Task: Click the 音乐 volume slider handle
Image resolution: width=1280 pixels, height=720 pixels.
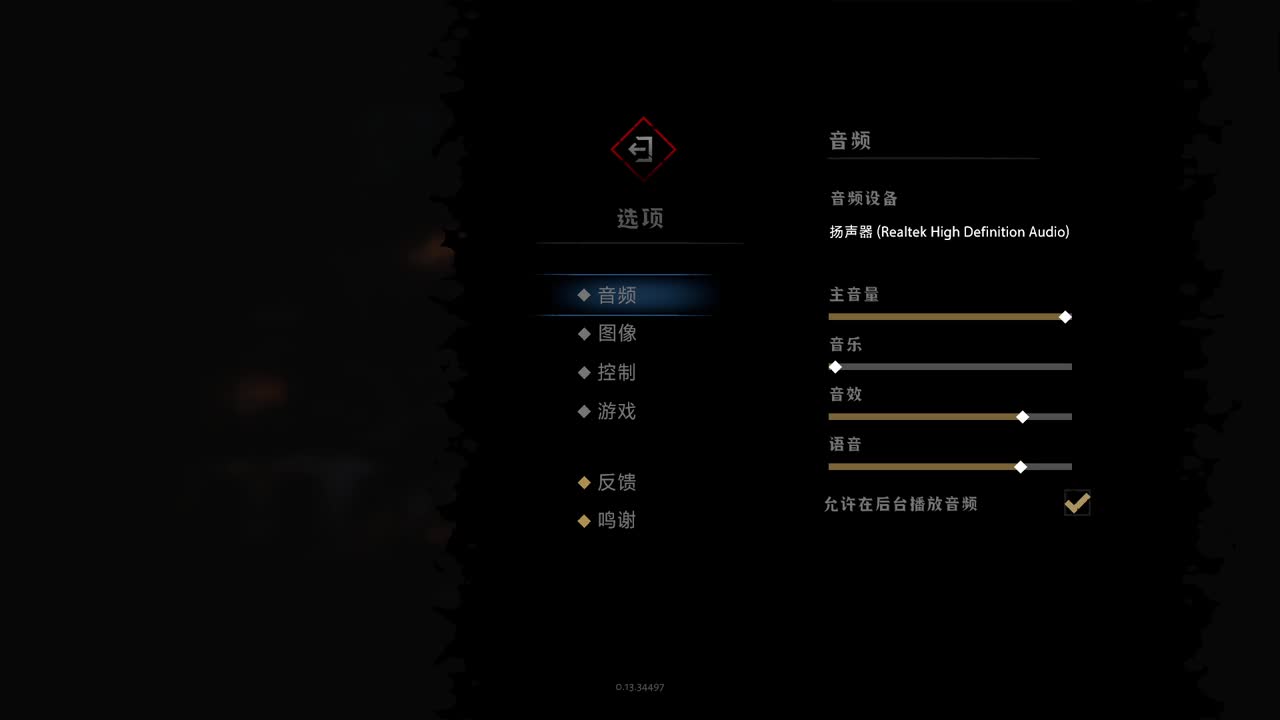Action: click(836, 367)
